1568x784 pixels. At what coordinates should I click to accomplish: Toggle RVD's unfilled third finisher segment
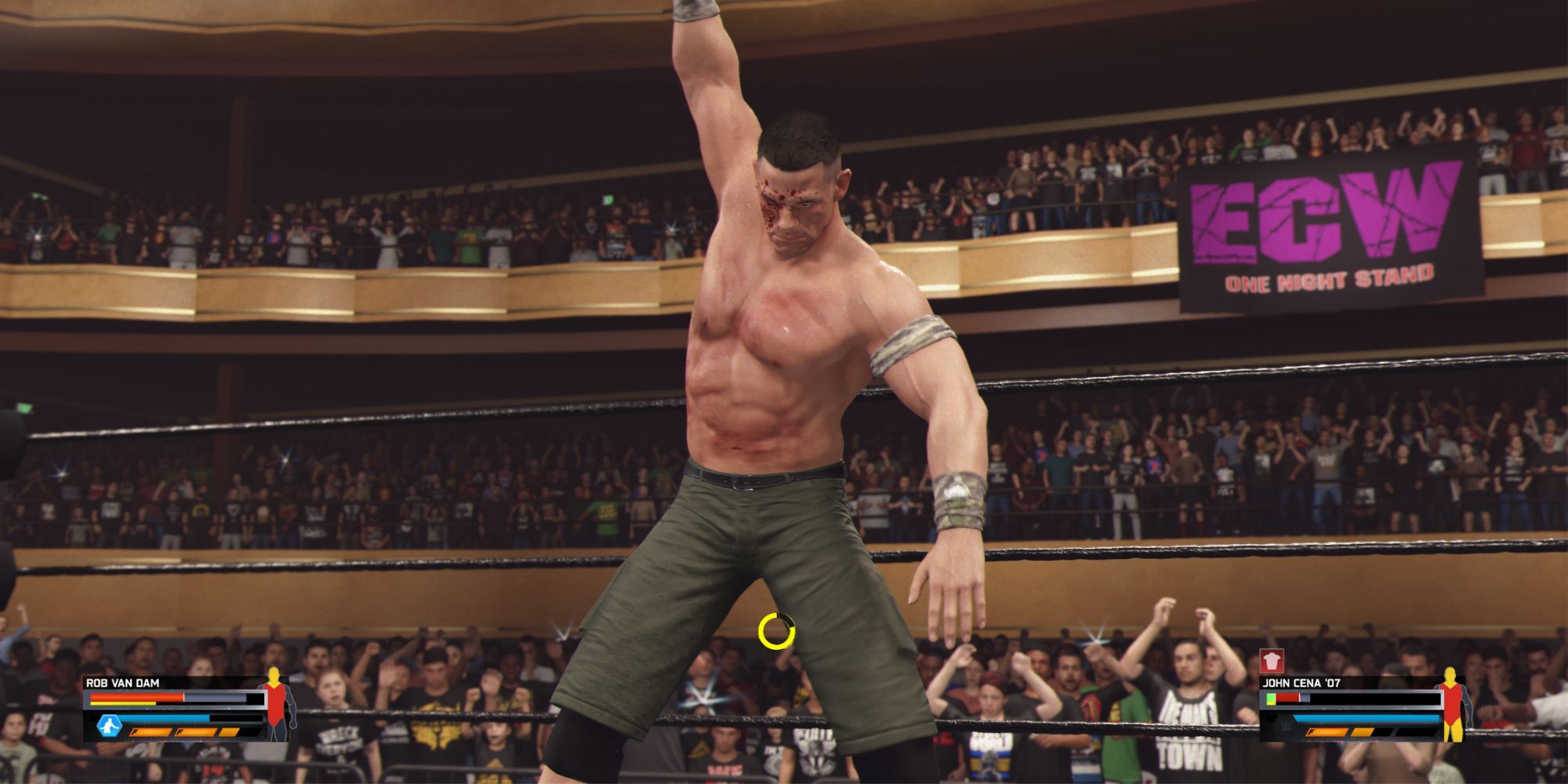pyautogui.click(x=230, y=732)
